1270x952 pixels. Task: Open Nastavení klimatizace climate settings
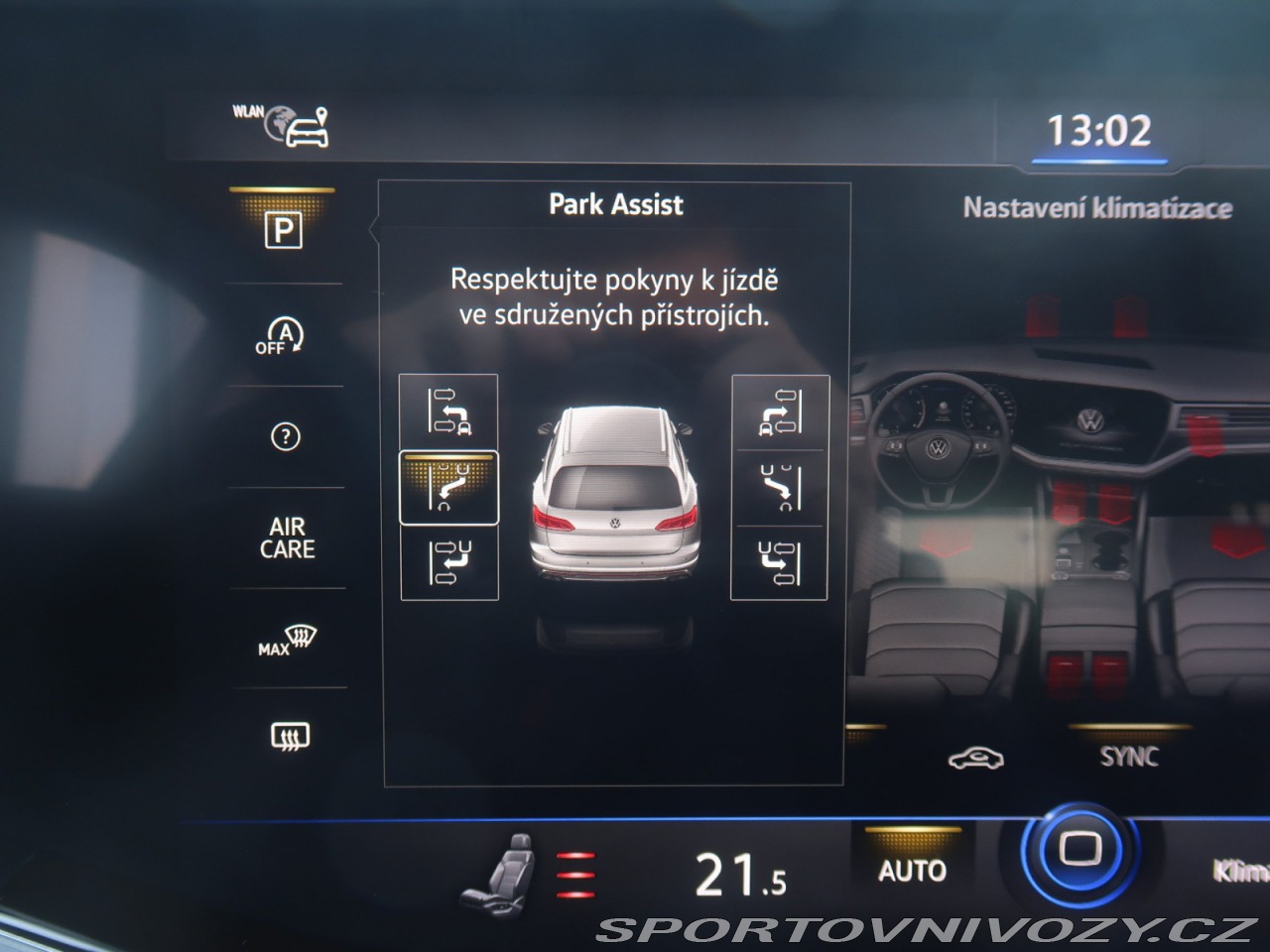pyautogui.click(x=1097, y=208)
